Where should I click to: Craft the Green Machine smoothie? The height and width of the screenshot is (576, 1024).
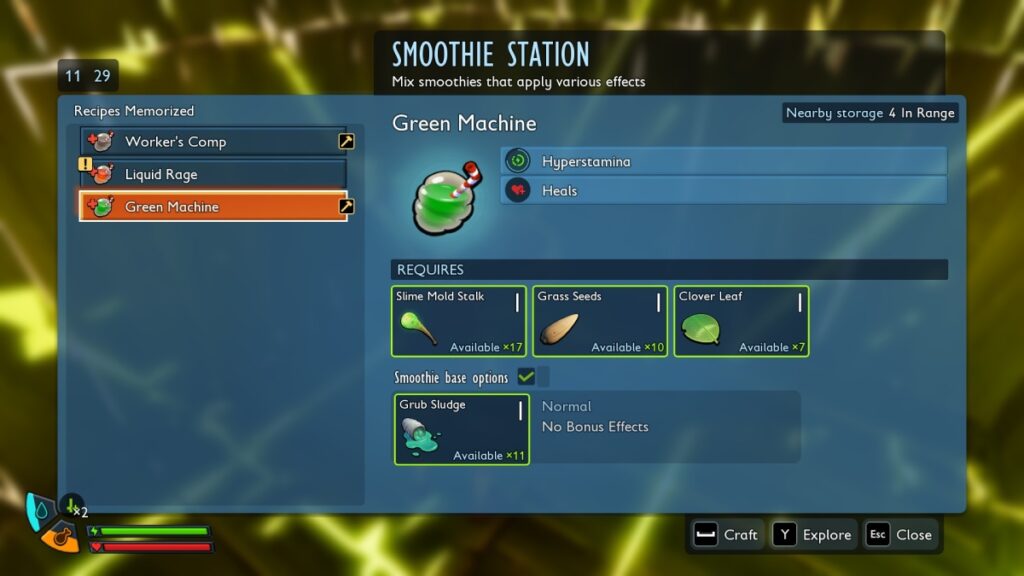[x=727, y=535]
